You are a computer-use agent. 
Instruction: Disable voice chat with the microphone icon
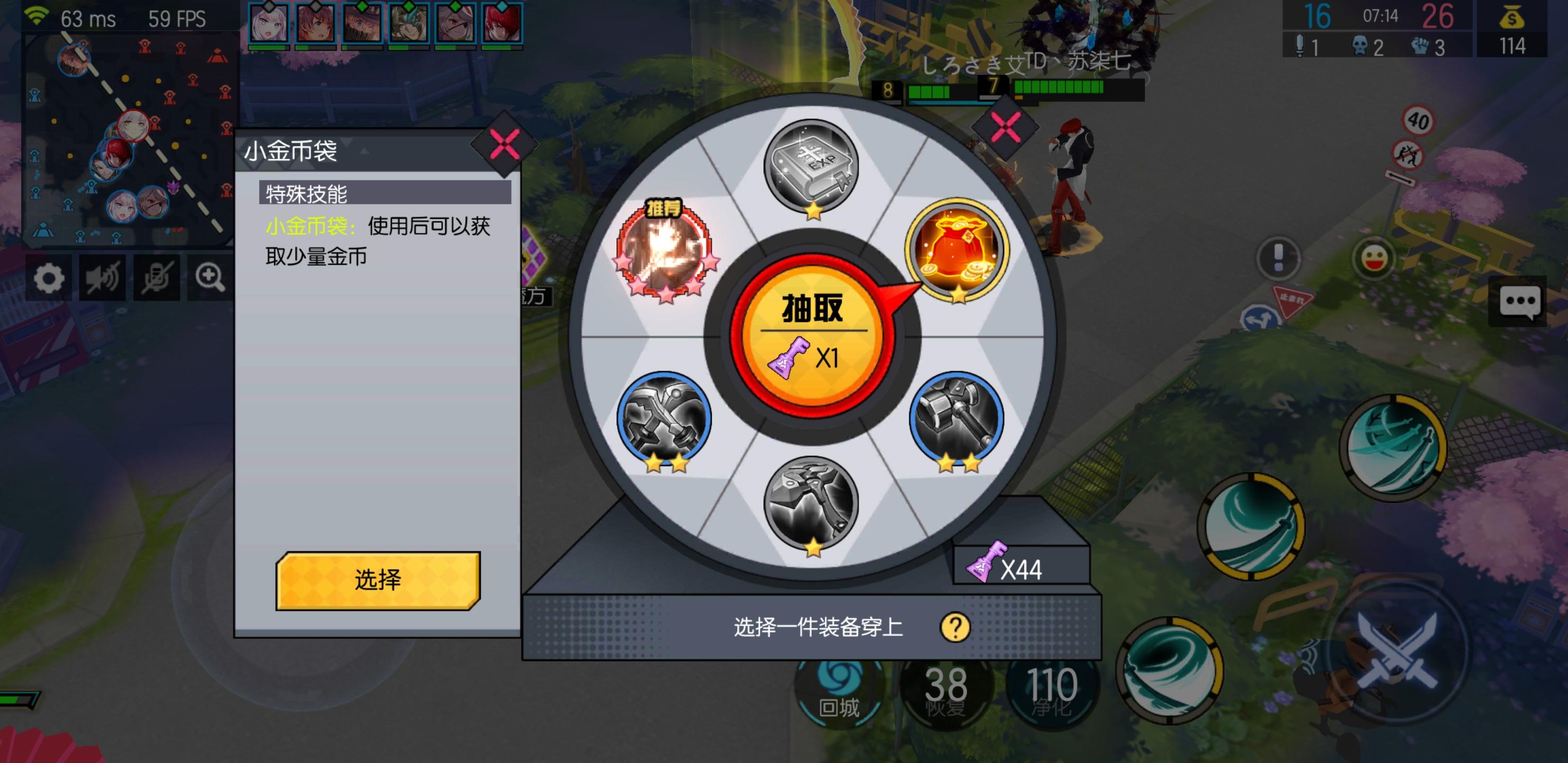tap(155, 278)
